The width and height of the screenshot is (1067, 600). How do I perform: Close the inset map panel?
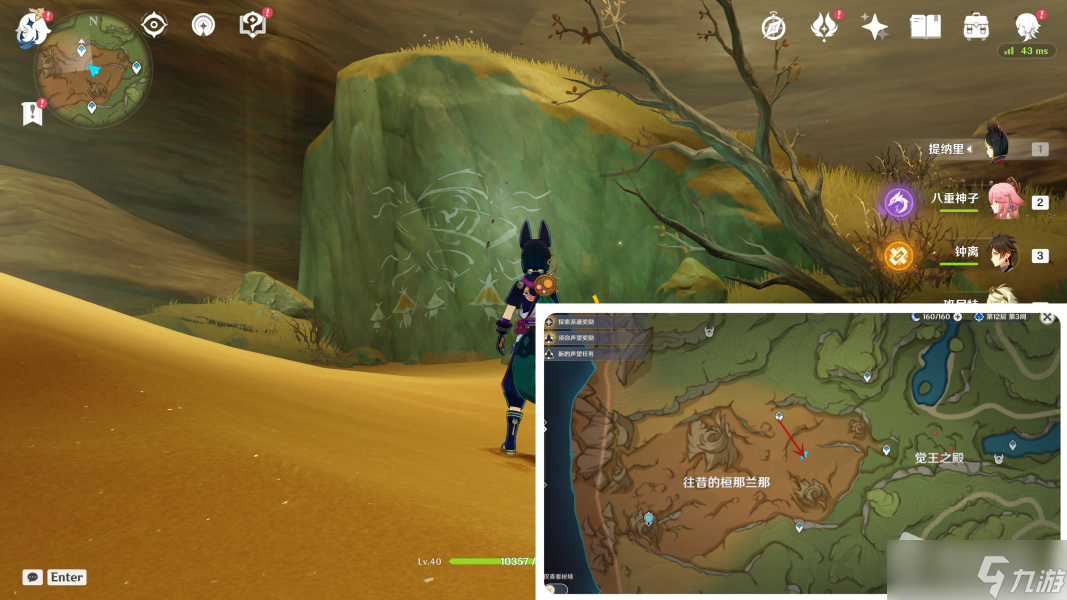[x=1047, y=317]
